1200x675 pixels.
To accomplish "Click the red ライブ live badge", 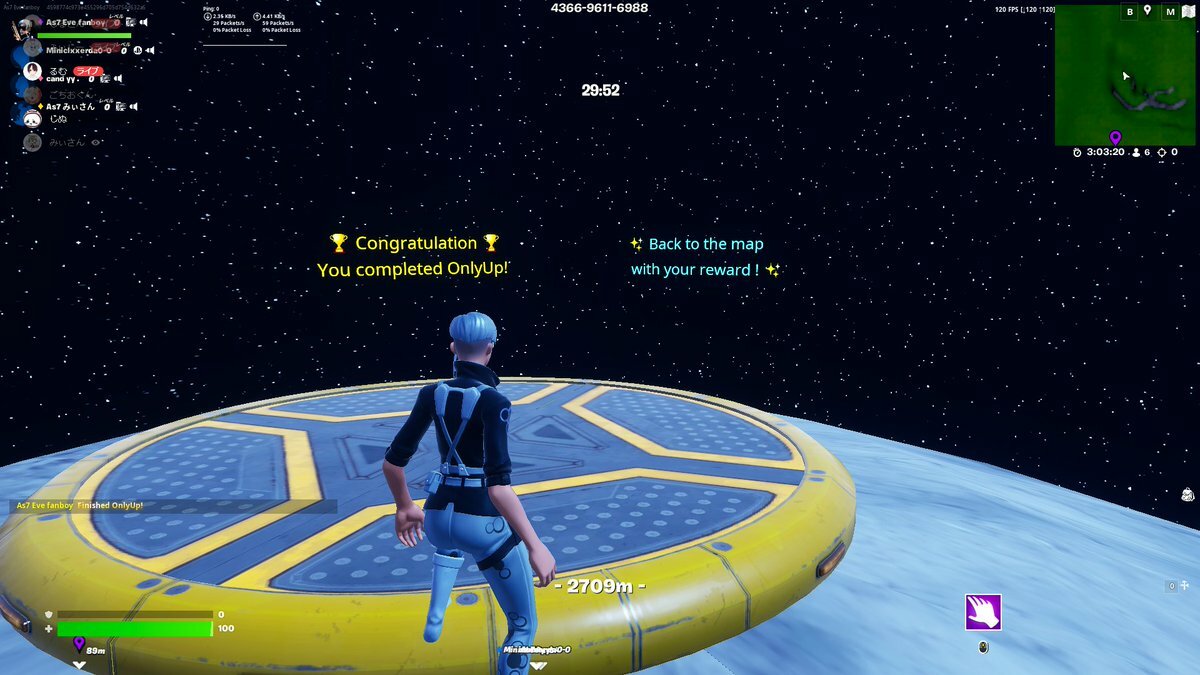I will click(x=89, y=71).
